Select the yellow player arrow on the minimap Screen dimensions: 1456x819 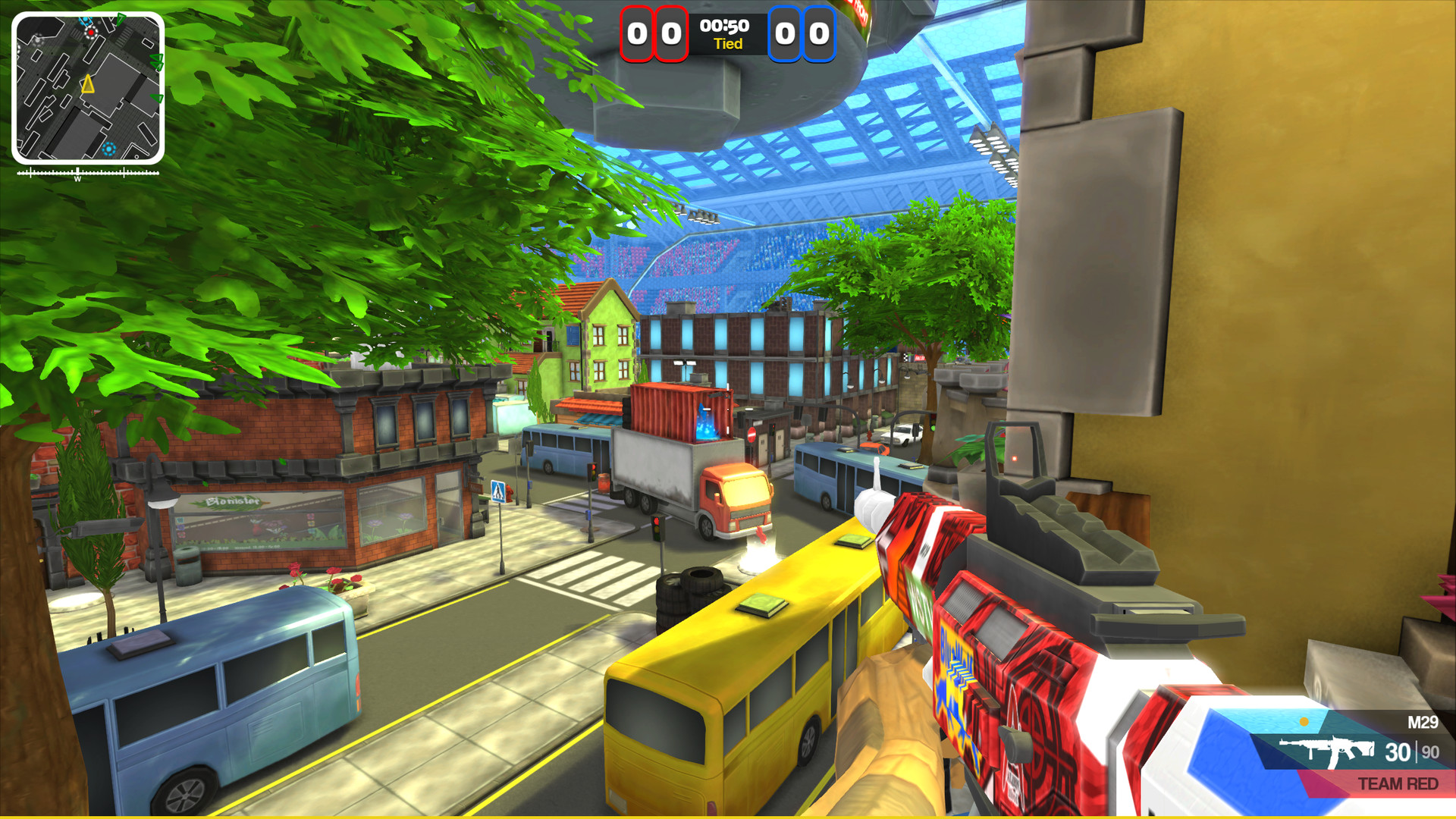[x=88, y=84]
